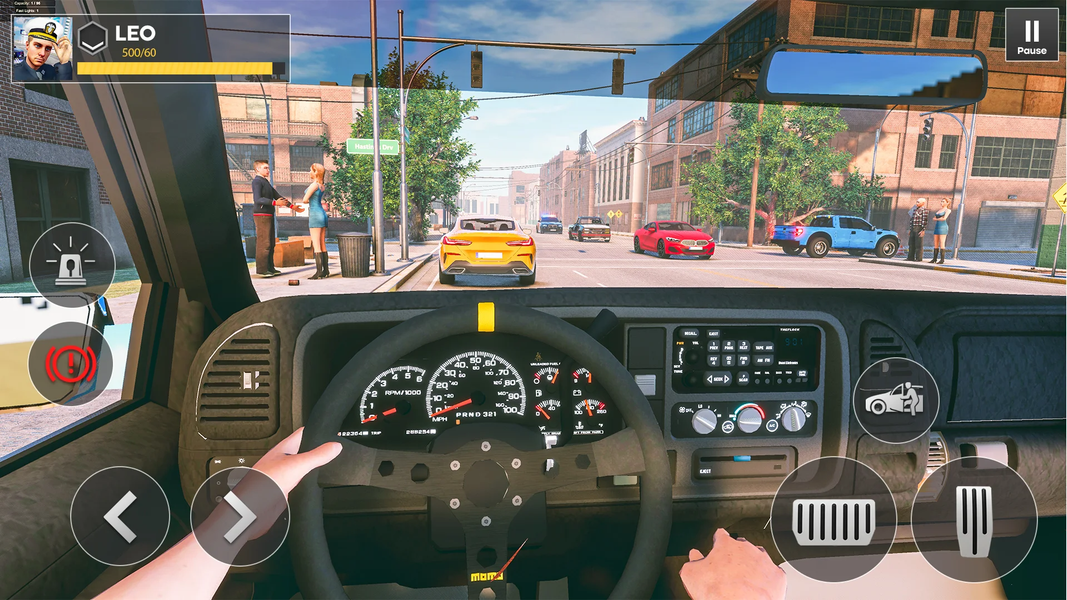Engage the red handbrake button
The height and width of the screenshot is (600, 1067).
70,364
